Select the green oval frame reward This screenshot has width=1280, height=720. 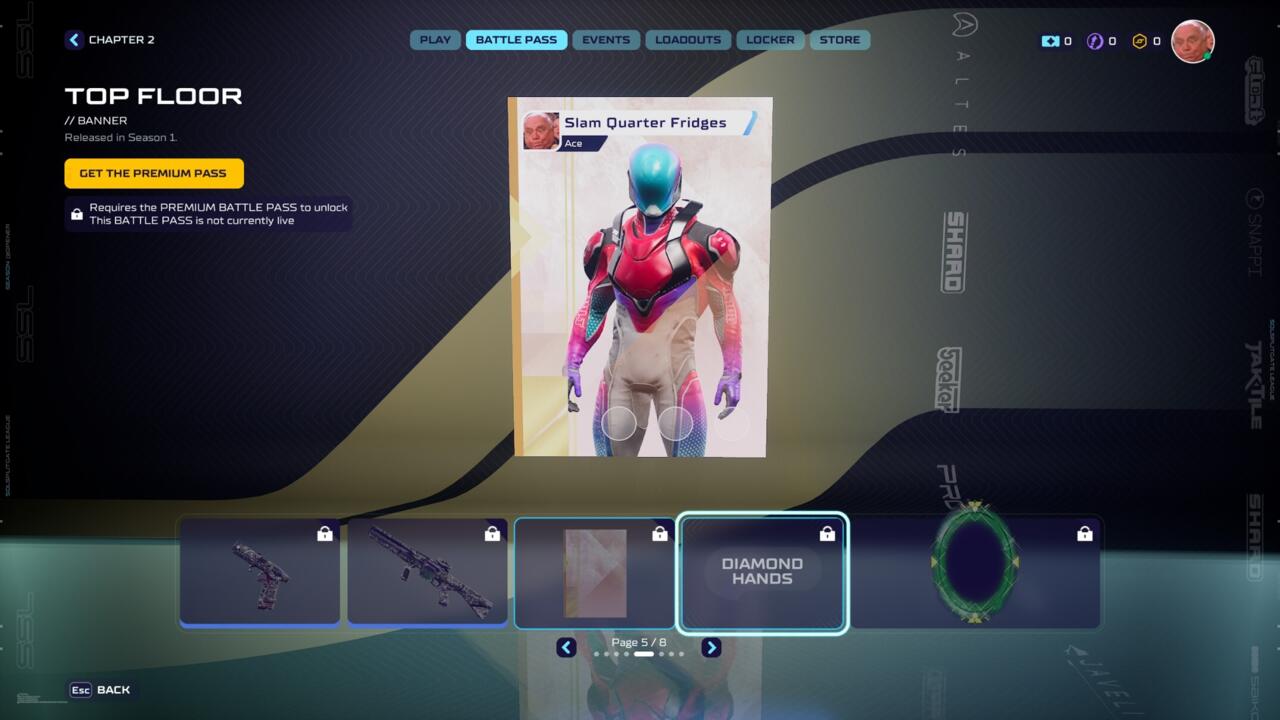tap(975, 573)
